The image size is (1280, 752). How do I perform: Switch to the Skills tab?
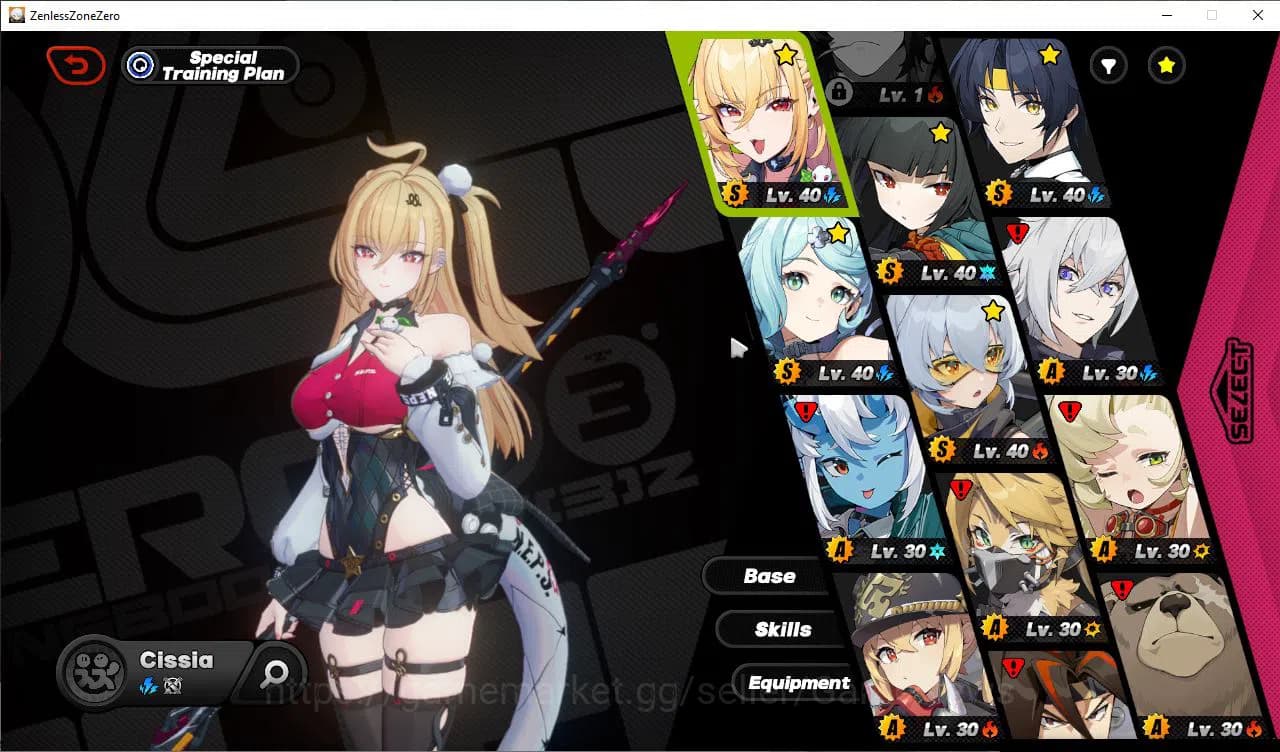(781, 629)
